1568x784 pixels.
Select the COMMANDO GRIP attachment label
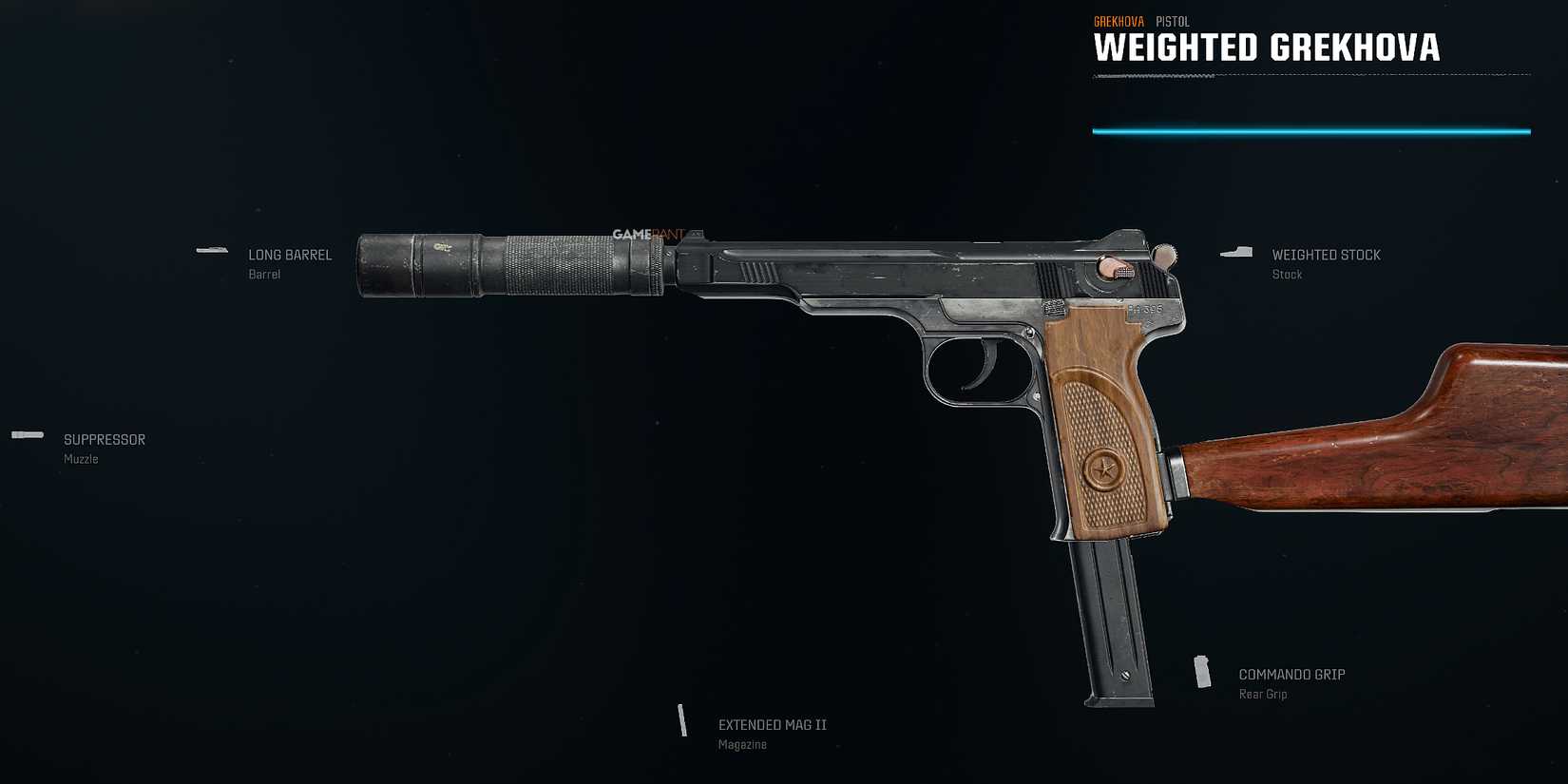1291,674
